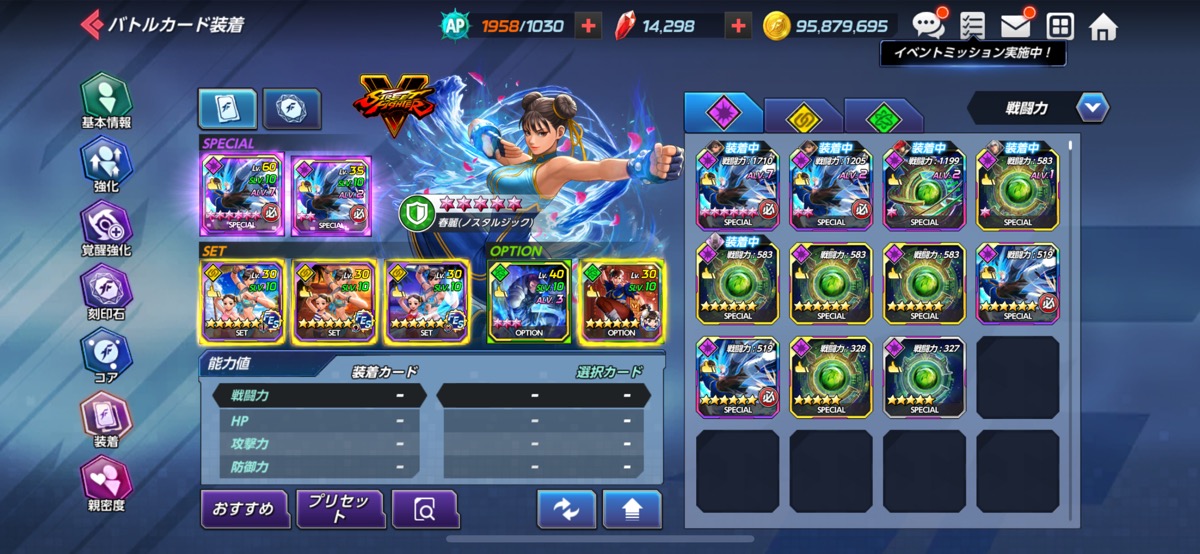Image resolution: width=1200 pixels, height=554 pixels.
Task: Return to the home screen
Action: pyautogui.click(x=1103, y=26)
